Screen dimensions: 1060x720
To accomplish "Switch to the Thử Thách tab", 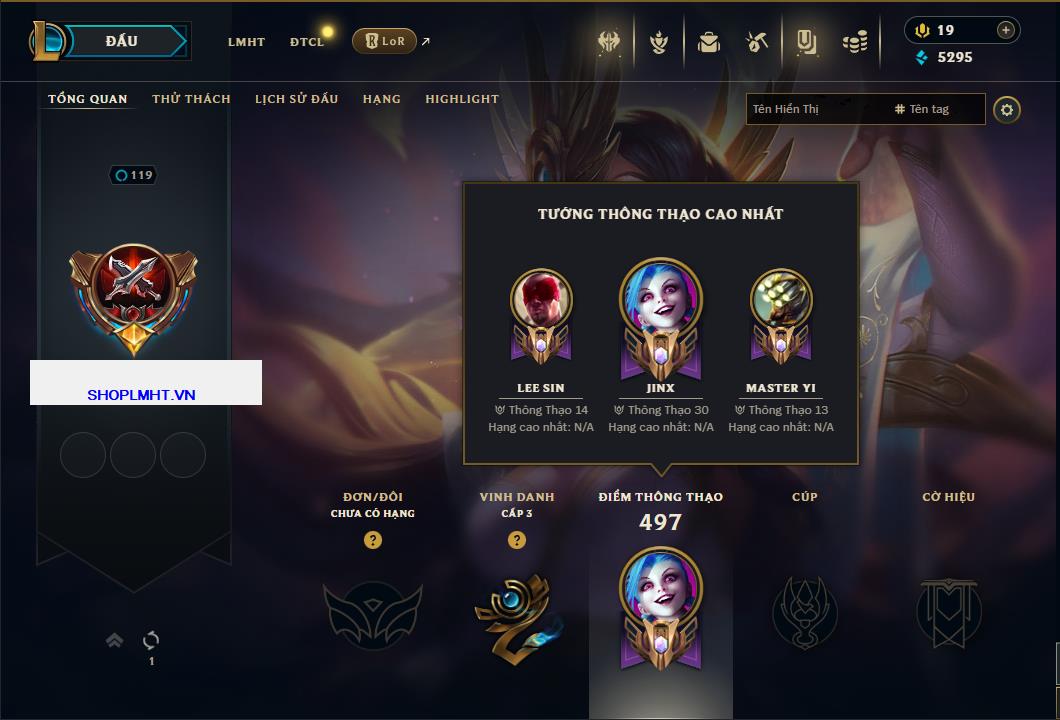I will (x=191, y=99).
